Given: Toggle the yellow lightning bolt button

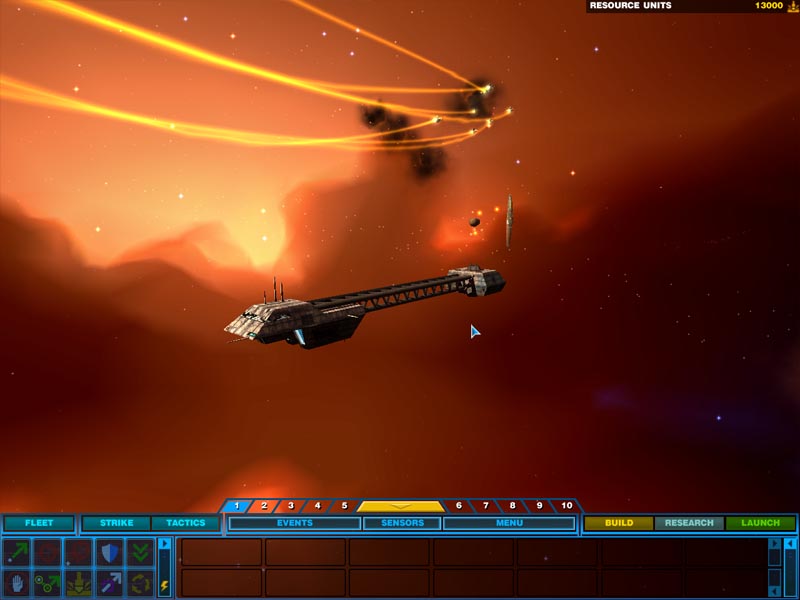Looking at the screenshot, I should (165, 586).
